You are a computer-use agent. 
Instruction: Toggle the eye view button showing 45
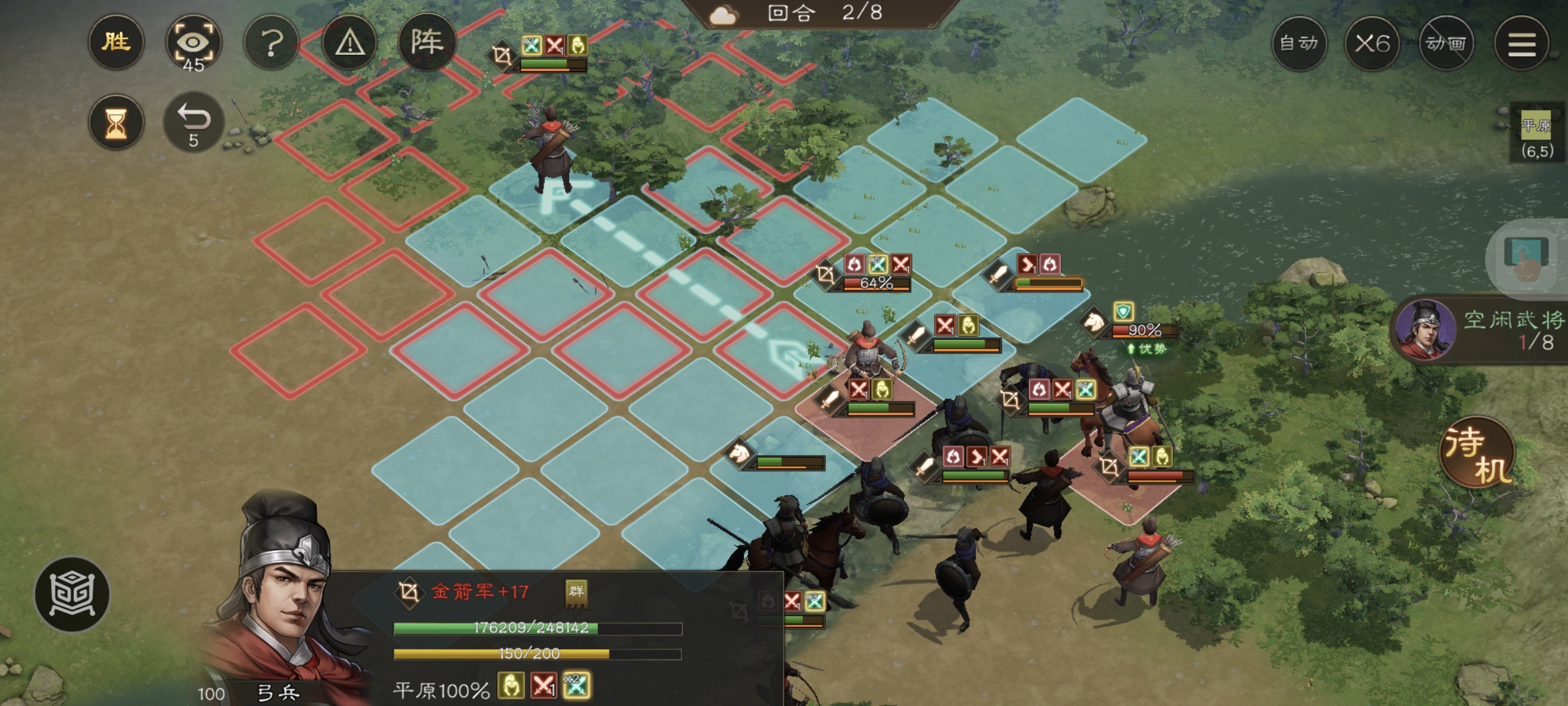point(193,44)
